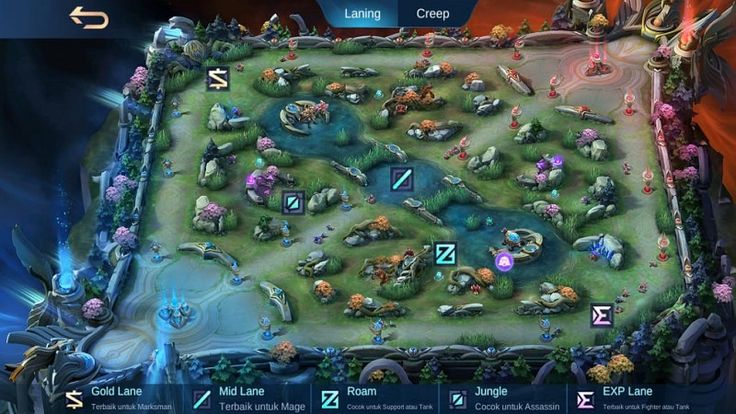Choose the Mid Lane marker on the map
This screenshot has width=736, height=414.
402,179
